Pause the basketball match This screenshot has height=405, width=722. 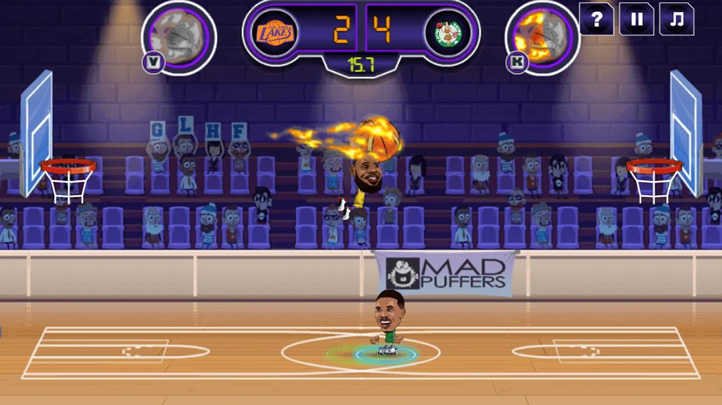click(x=636, y=19)
